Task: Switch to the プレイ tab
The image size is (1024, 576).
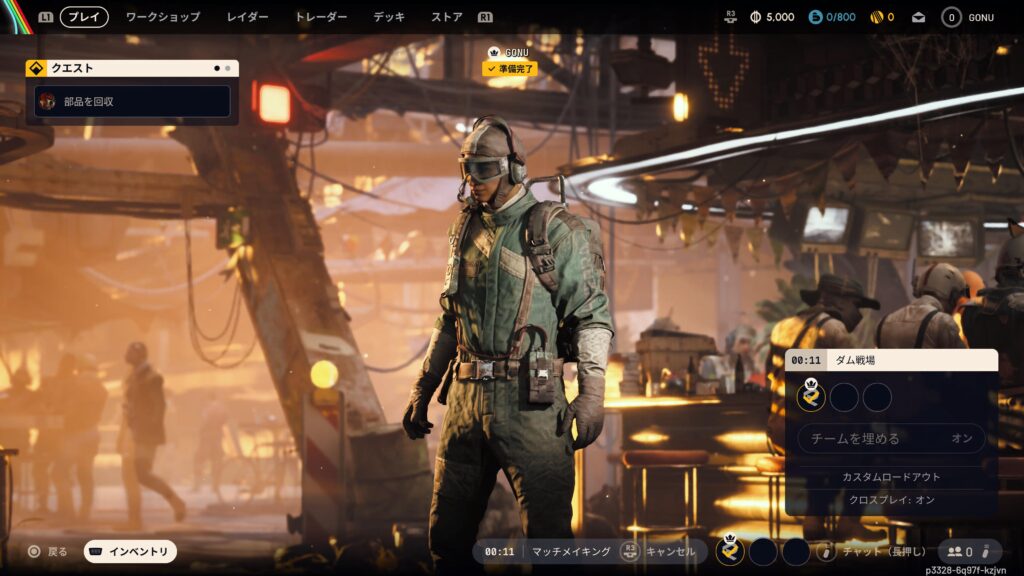Action: coord(84,17)
